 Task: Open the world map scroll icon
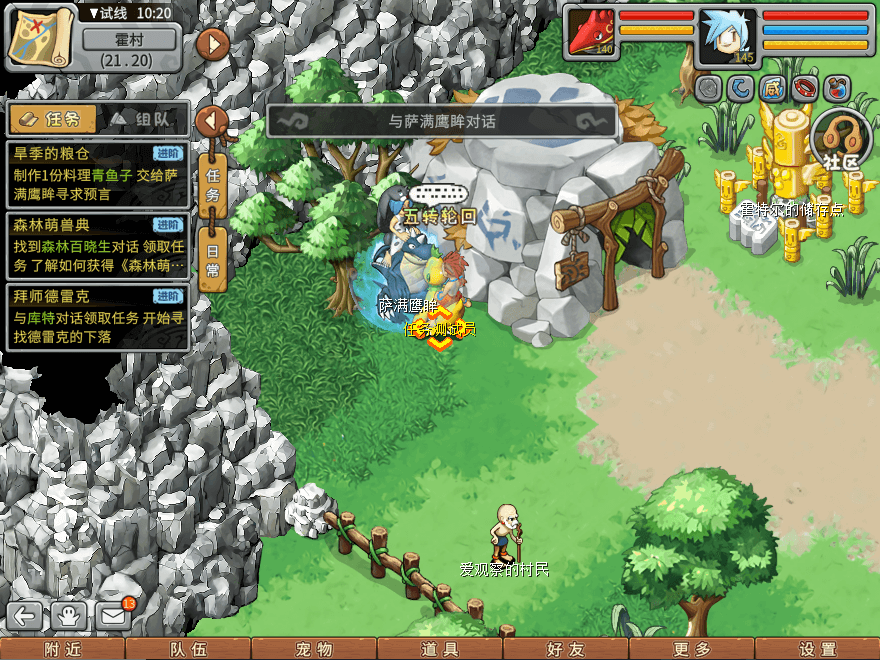(41, 38)
